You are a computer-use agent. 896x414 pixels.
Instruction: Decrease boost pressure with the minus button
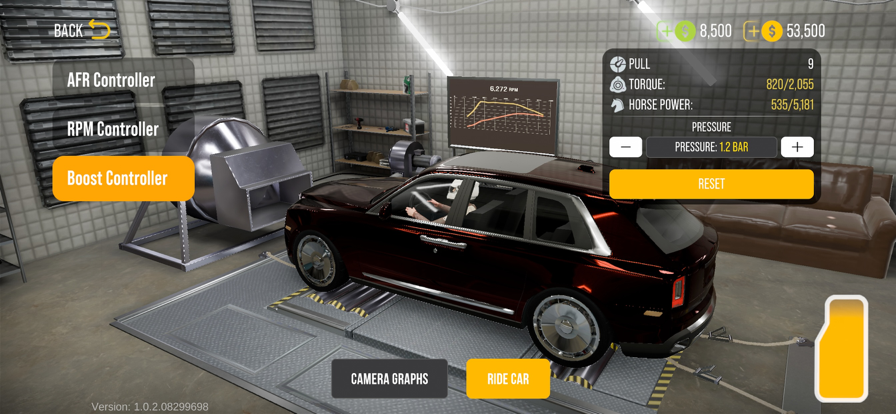point(626,147)
